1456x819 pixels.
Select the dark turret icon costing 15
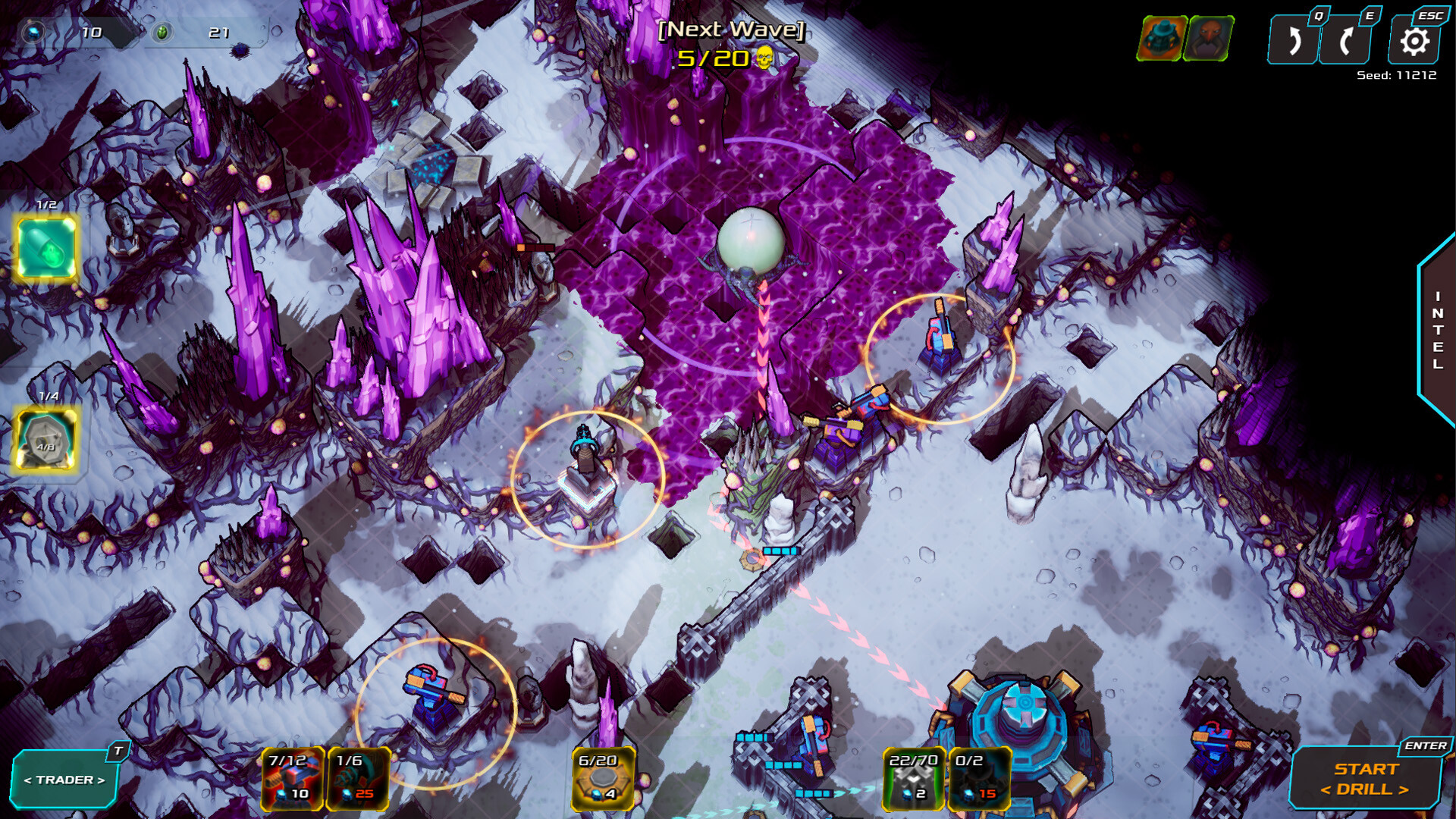pos(977,778)
